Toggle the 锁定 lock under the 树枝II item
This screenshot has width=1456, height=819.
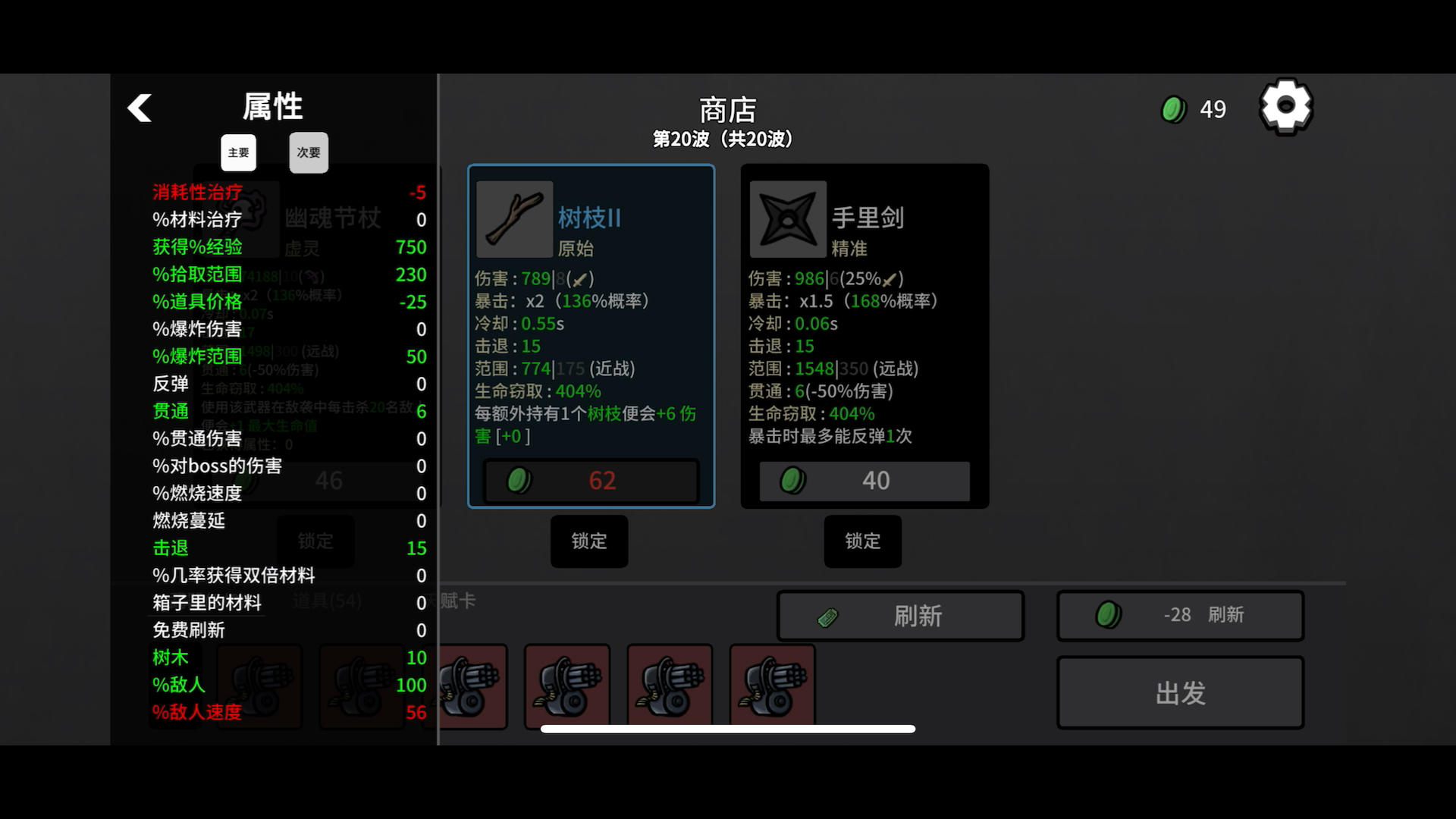click(x=588, y=541)
